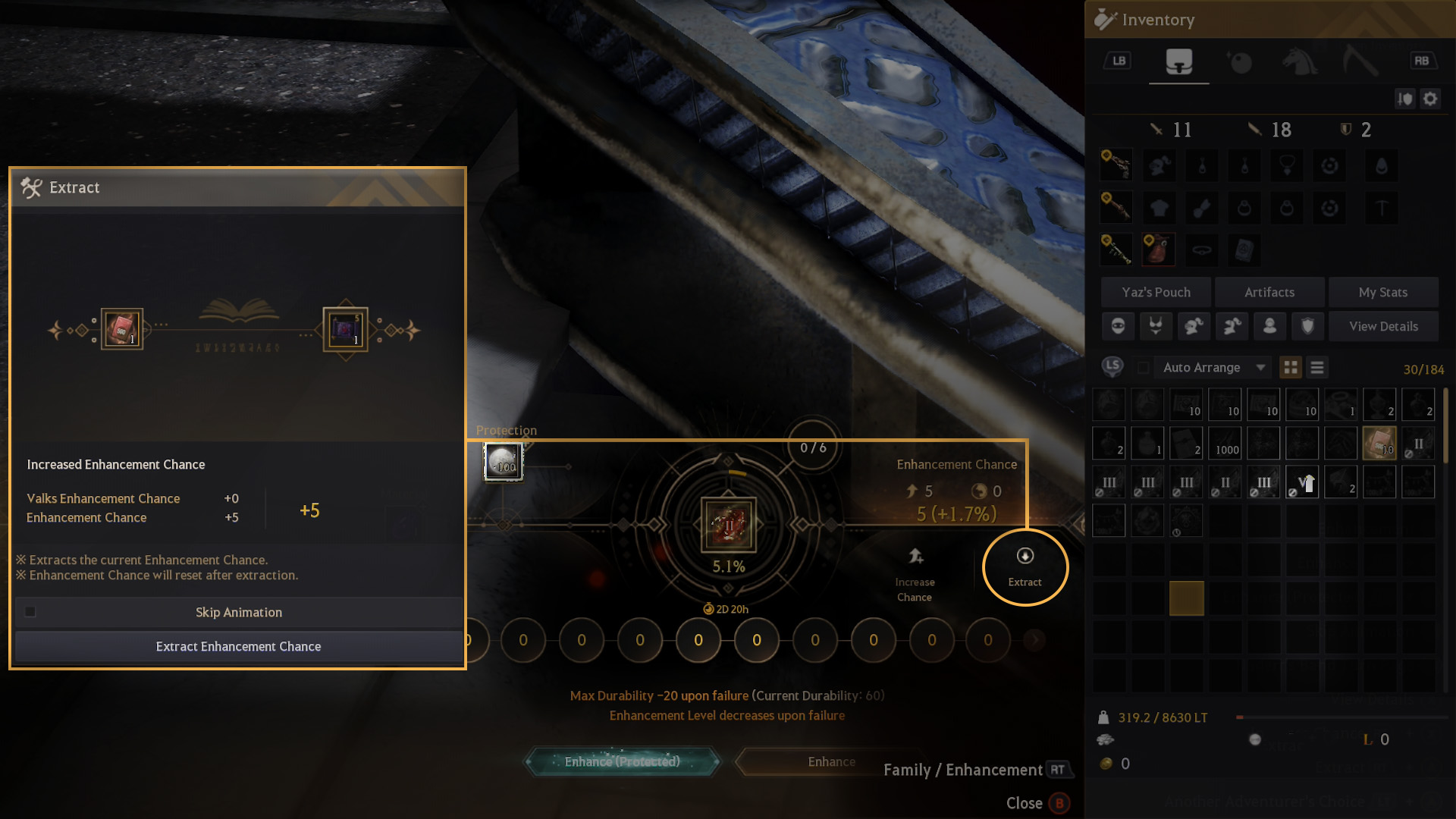
Task: Open inventory settings gear
Action: pyautogui.click(x=1430, y=99)
